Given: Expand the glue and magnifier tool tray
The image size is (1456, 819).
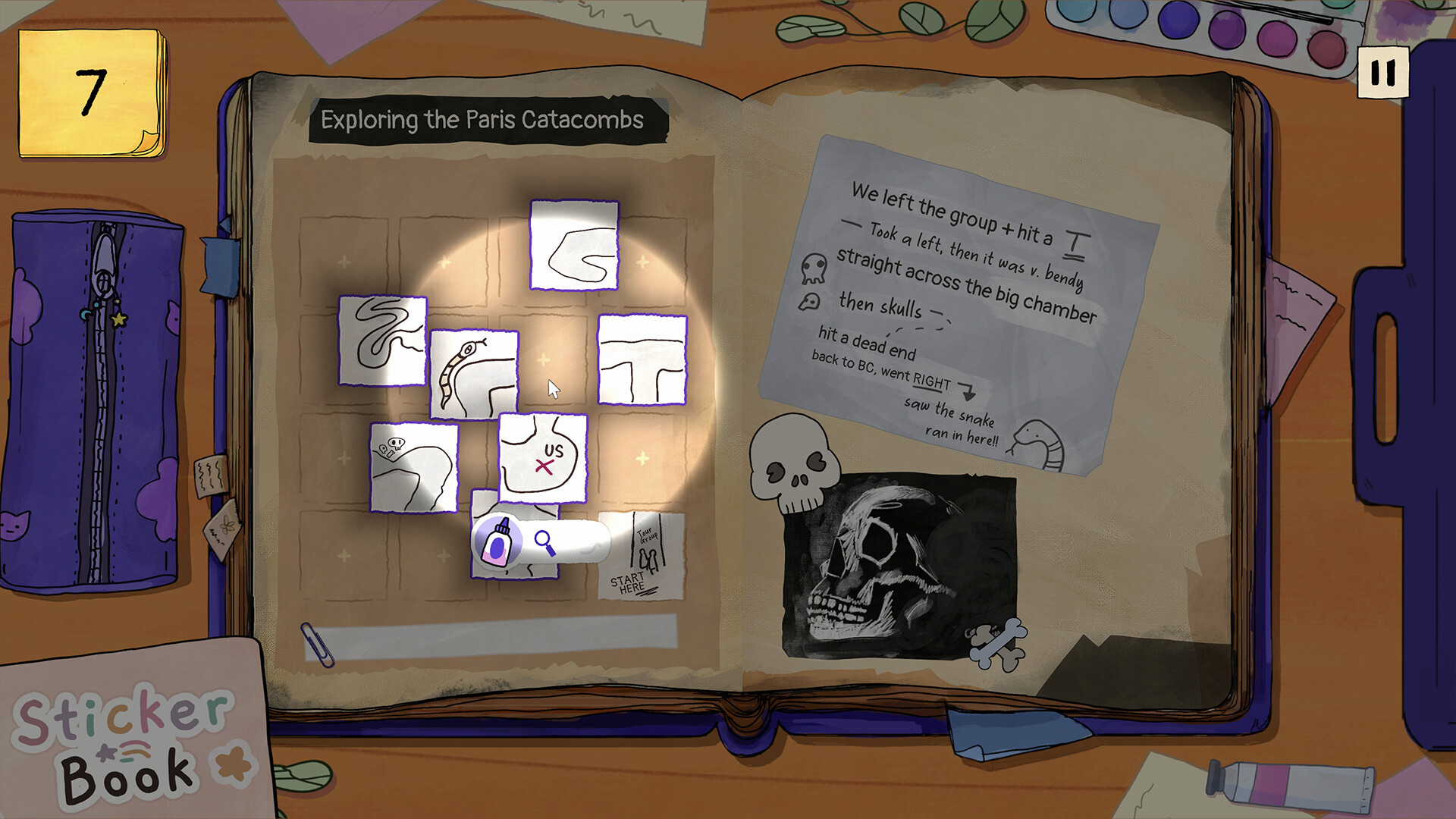Looking at the screenshot, I should pos(584,540).
